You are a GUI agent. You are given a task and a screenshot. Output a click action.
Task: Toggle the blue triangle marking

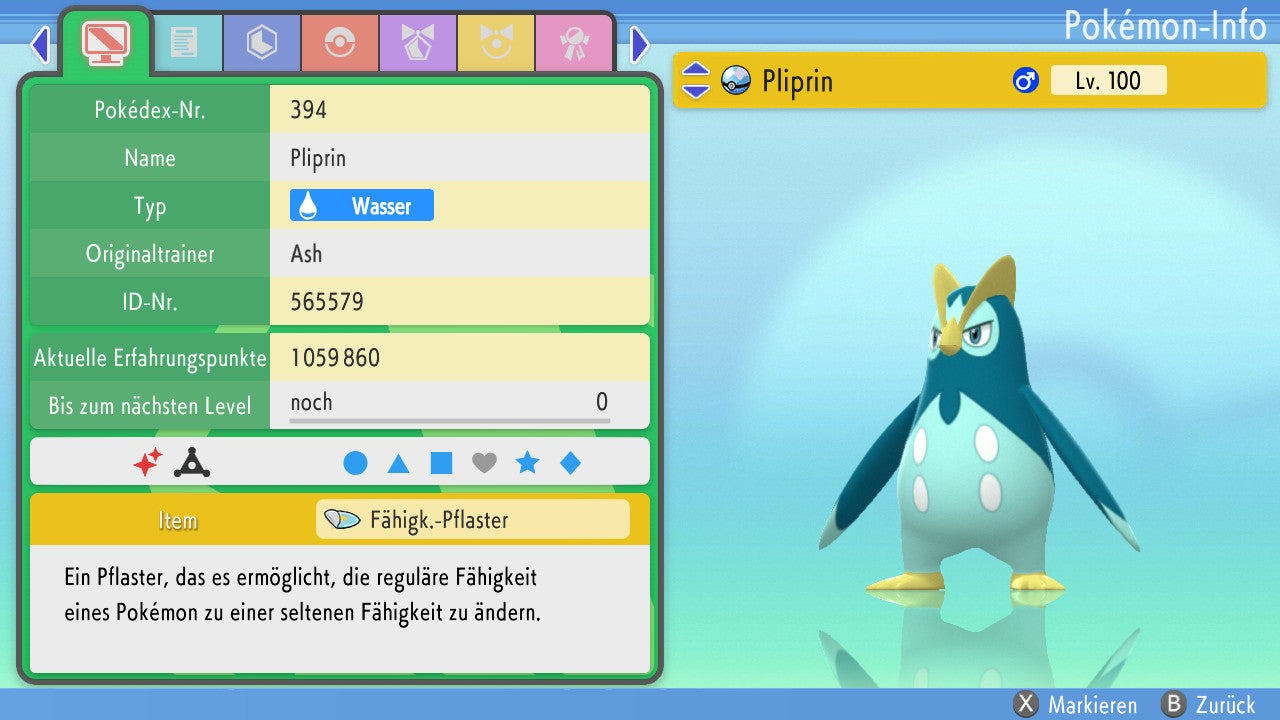coord(398,463)
